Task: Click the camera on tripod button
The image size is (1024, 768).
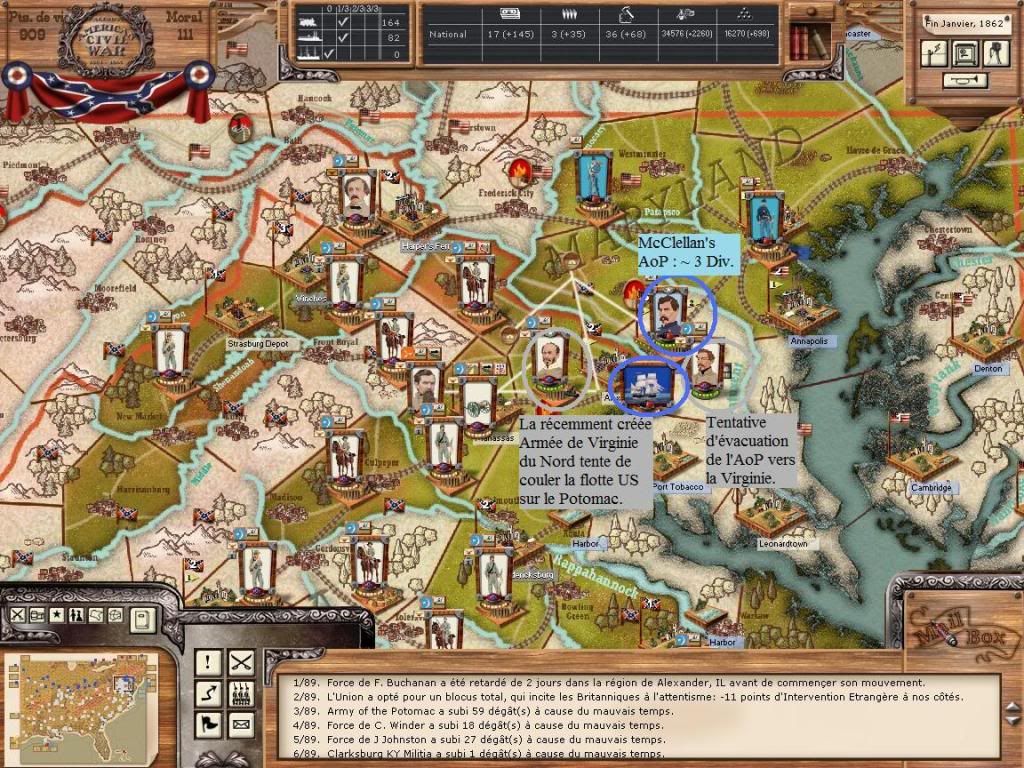Action: tap(997, 55)
